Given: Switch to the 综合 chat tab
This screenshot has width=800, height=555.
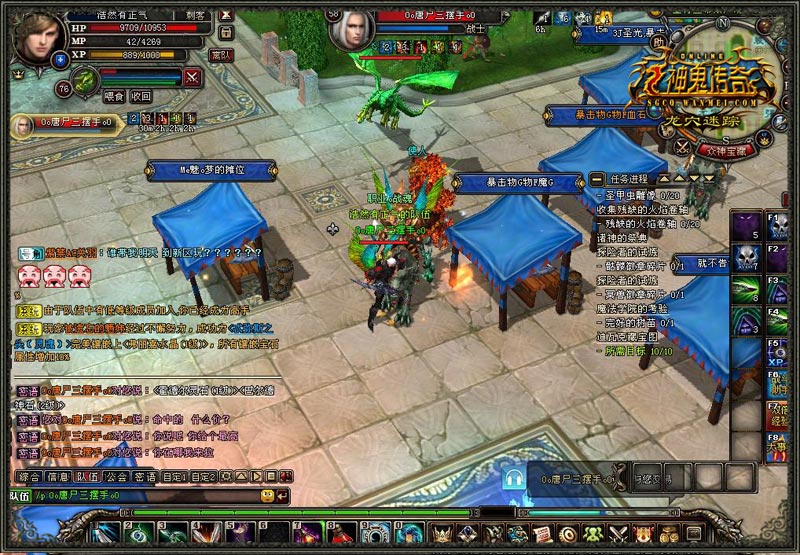Looking at the screenshot, I should [x=30, y=476].
